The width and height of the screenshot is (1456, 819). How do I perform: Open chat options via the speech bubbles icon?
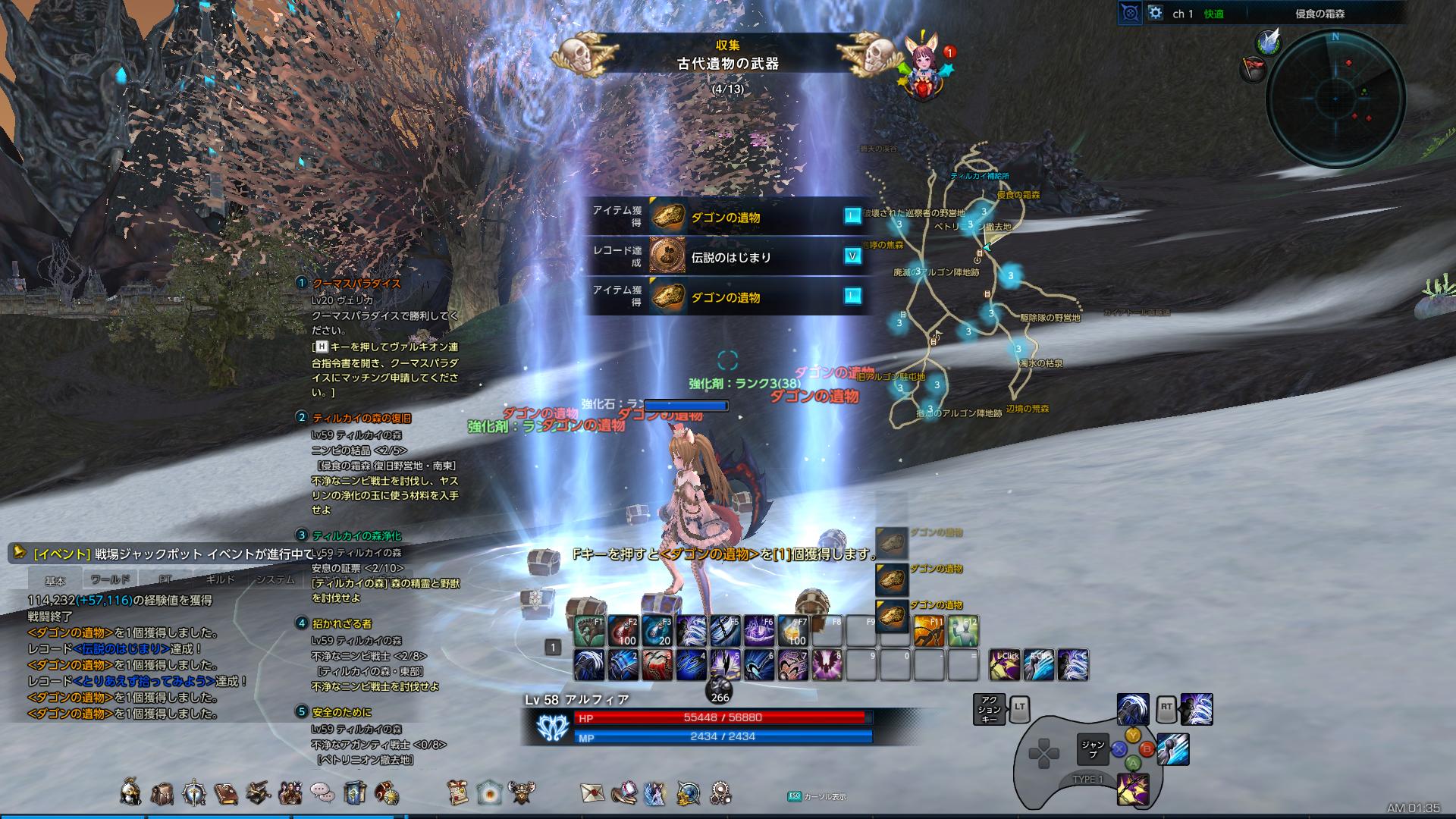pos(321,791)
